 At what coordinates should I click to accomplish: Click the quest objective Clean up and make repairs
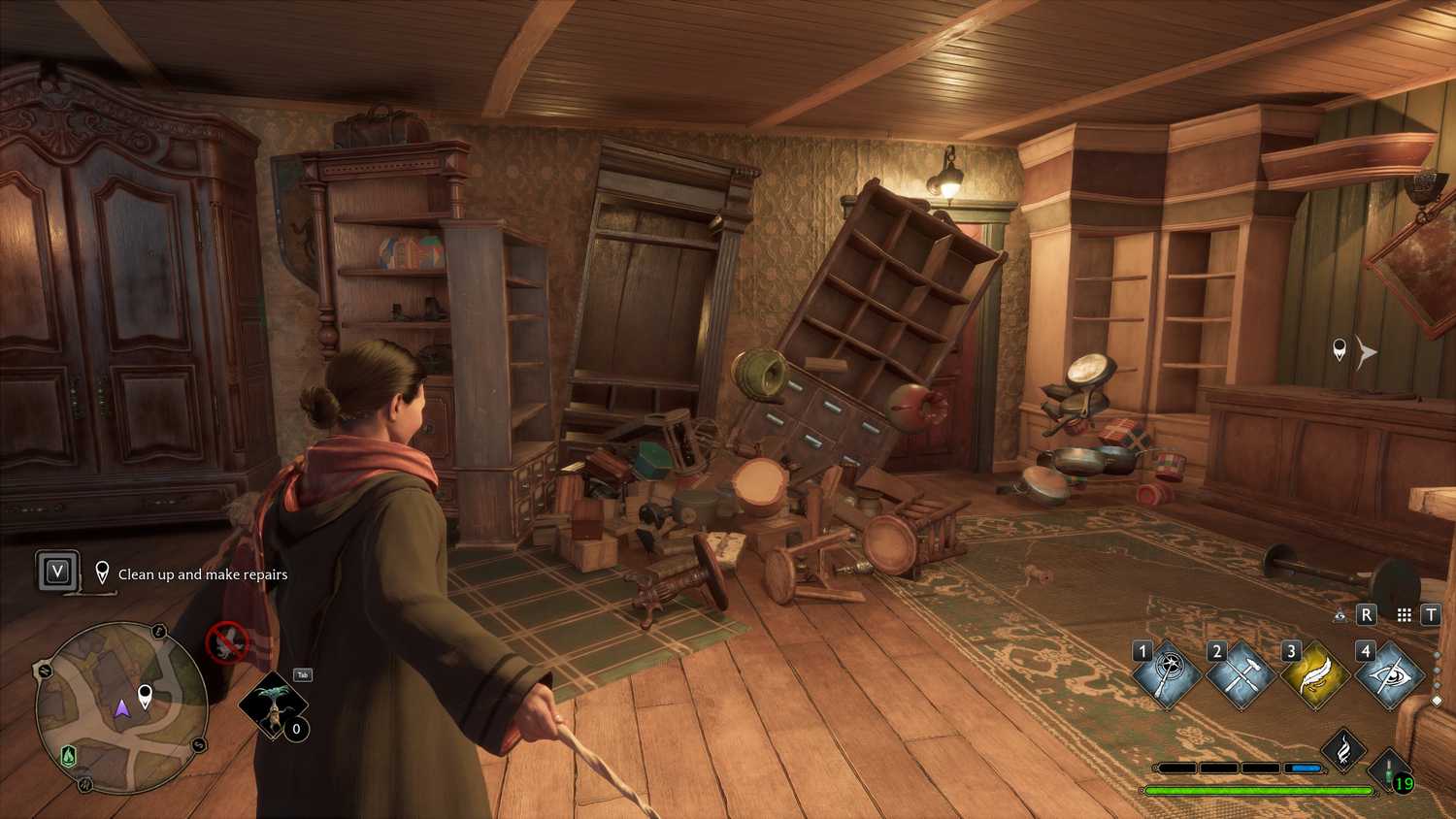coord(201,574)
